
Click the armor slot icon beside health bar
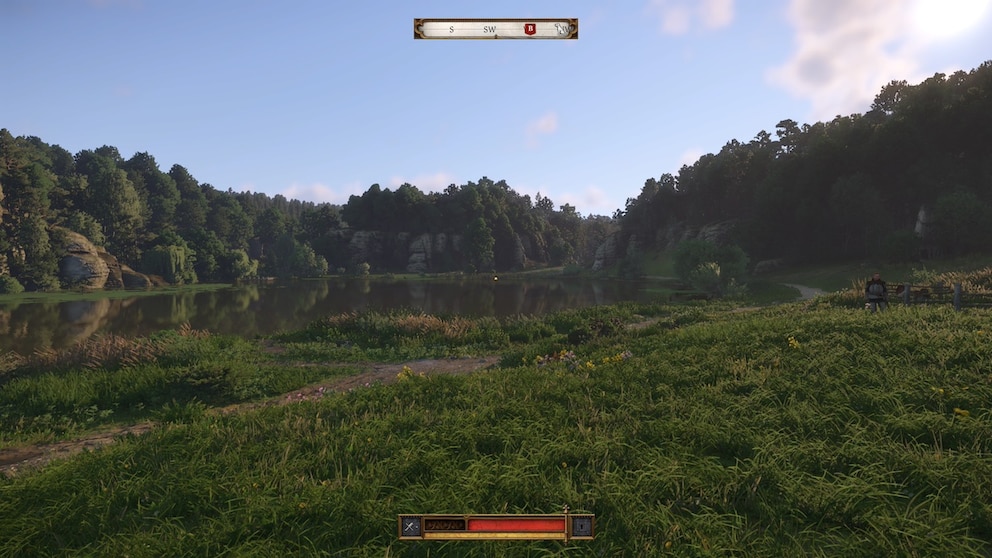581,526
